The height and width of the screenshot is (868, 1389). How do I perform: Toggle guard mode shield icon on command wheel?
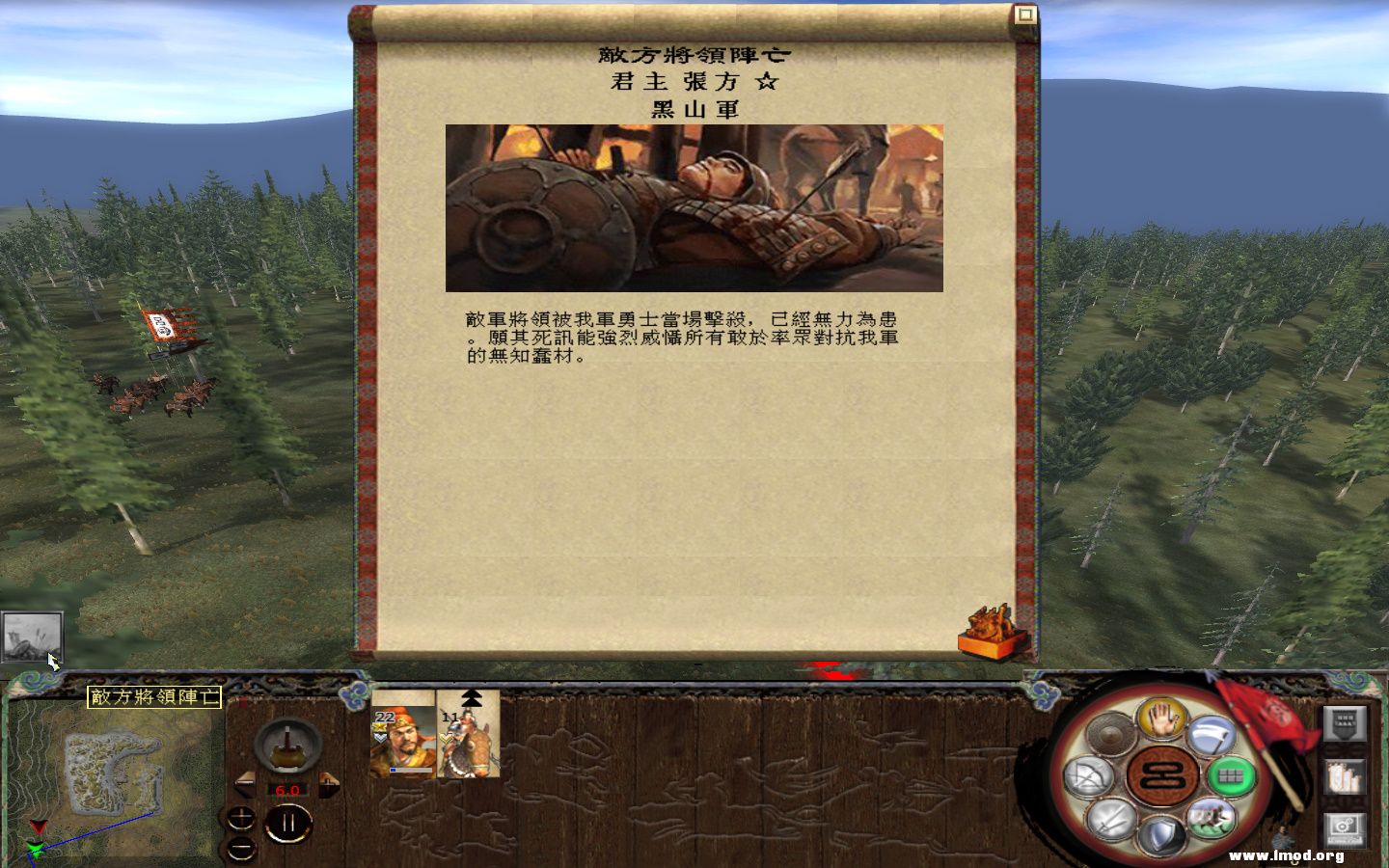(x=1160, y=832)
